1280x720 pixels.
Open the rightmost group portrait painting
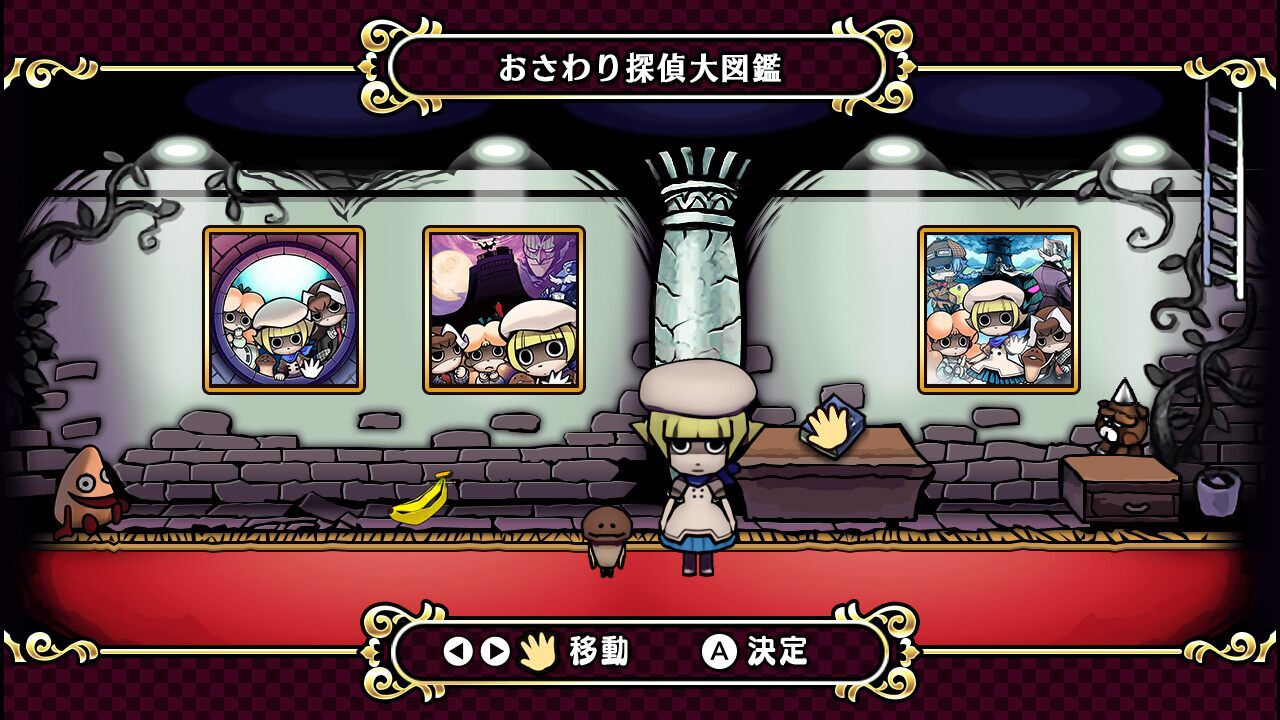tap(1001, 308)
